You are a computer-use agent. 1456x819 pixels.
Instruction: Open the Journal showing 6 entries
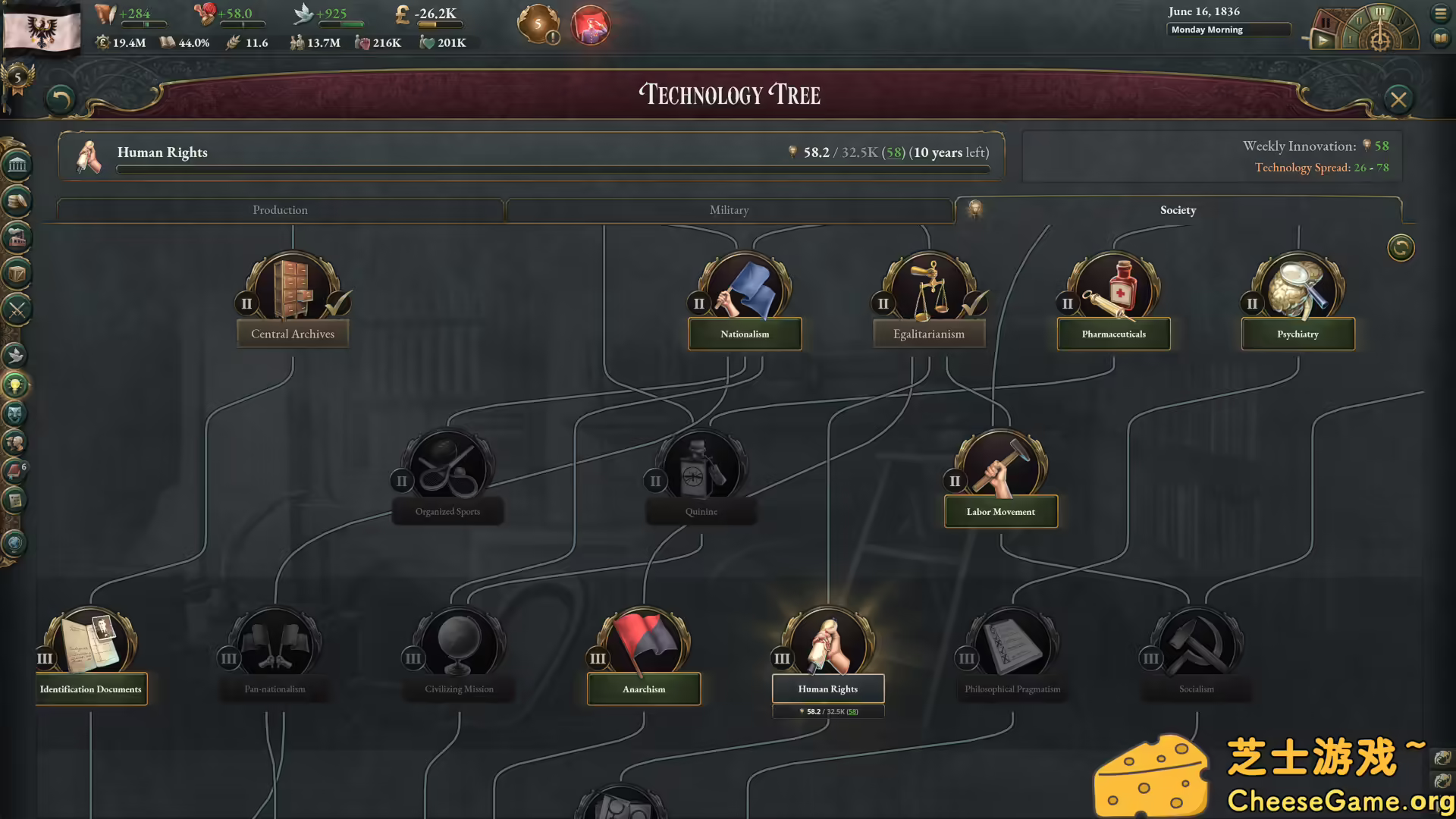[17, 470]
